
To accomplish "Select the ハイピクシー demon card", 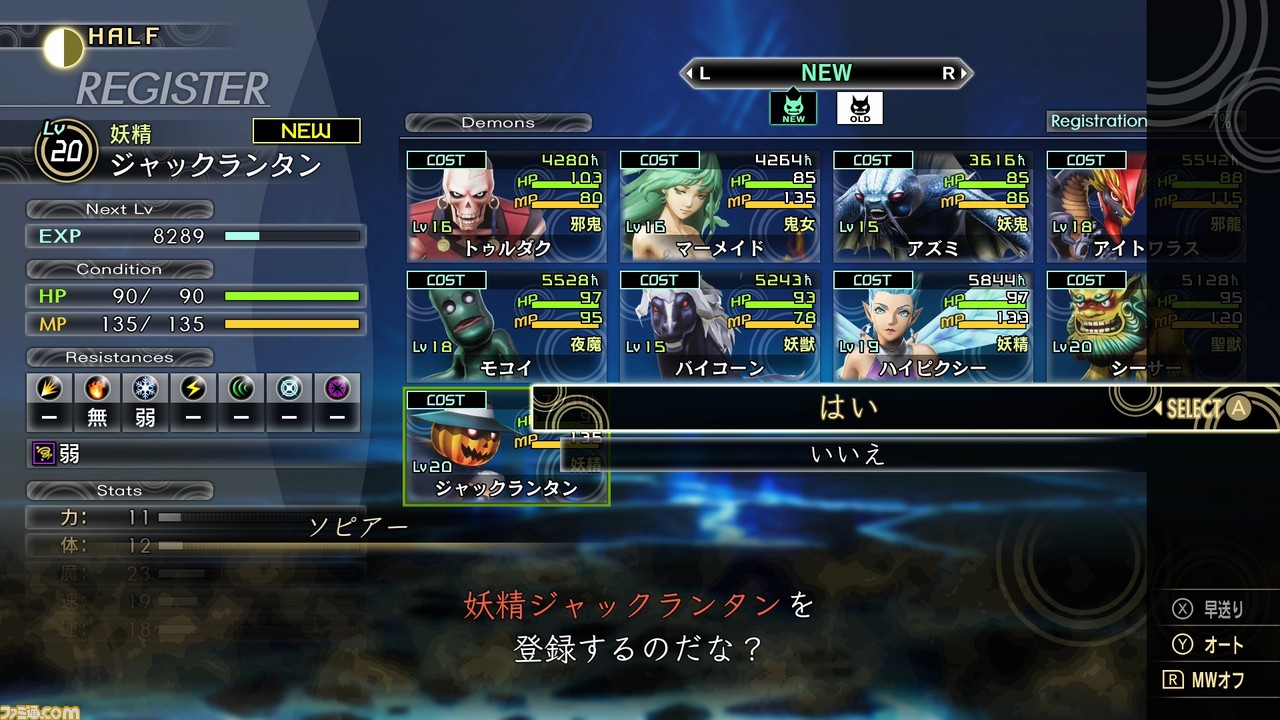I will (x=932, y=327).
